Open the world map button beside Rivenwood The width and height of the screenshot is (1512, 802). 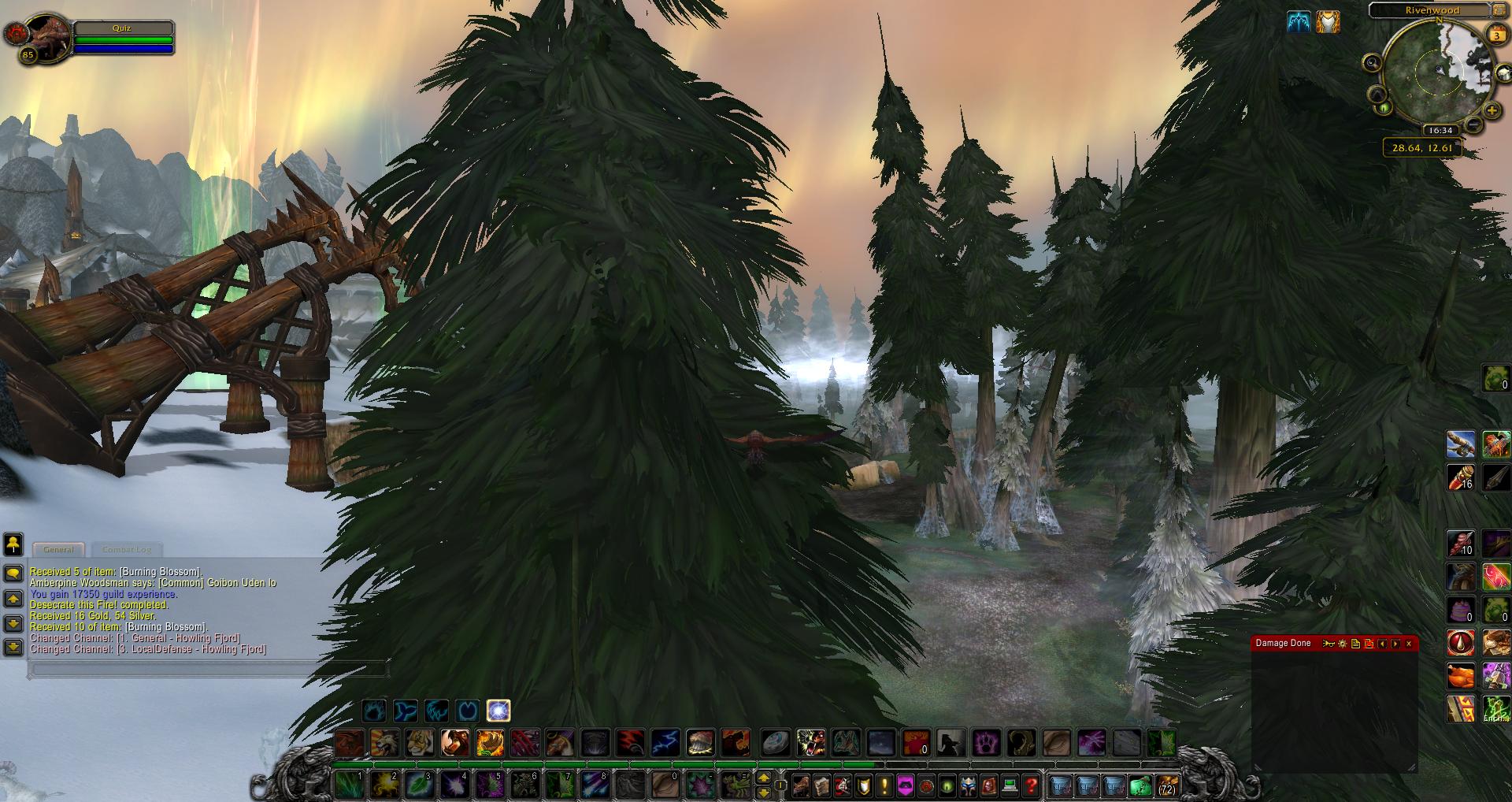(1500, 10)
